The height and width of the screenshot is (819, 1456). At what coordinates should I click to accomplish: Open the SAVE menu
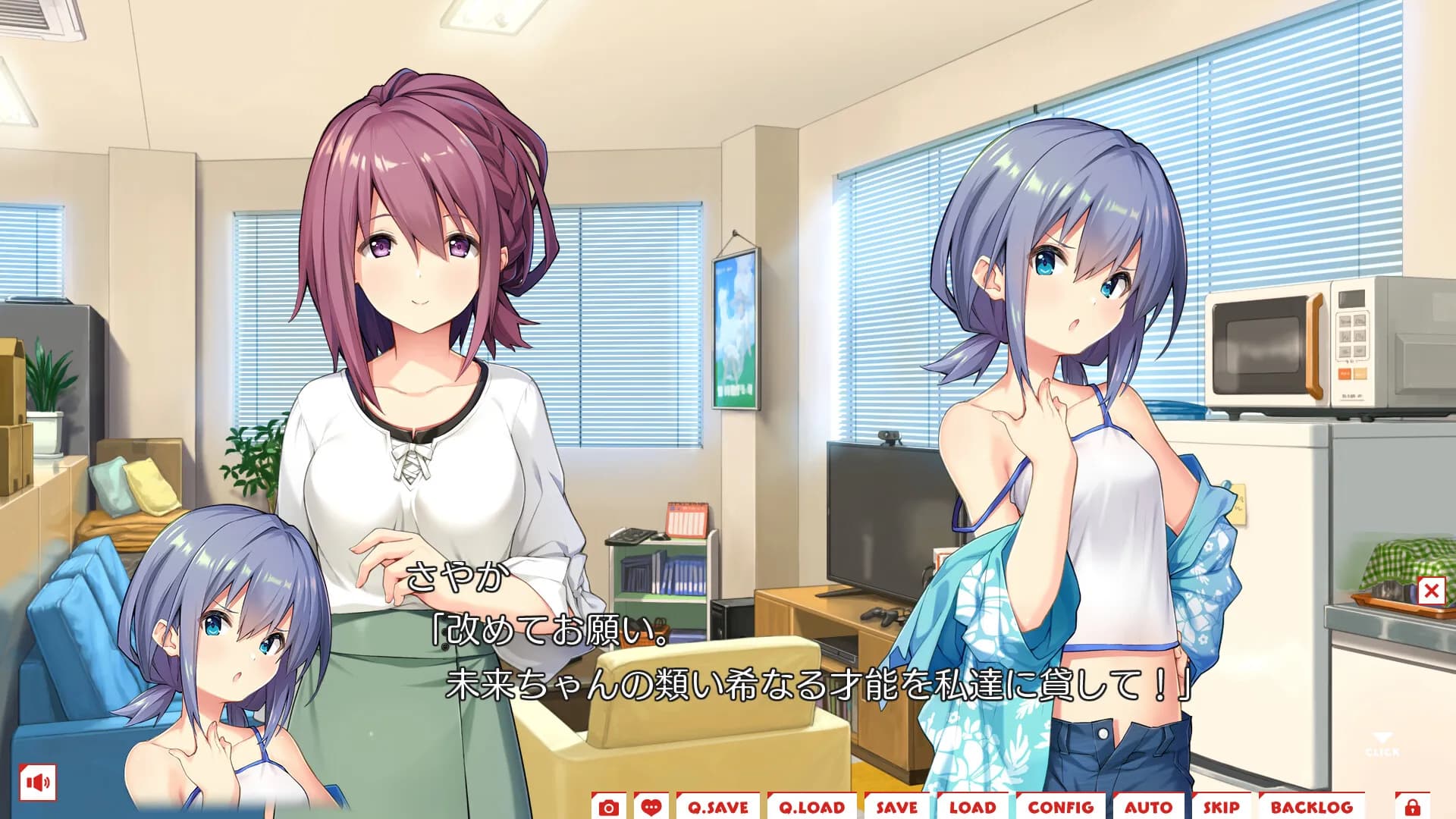[896, 808]
